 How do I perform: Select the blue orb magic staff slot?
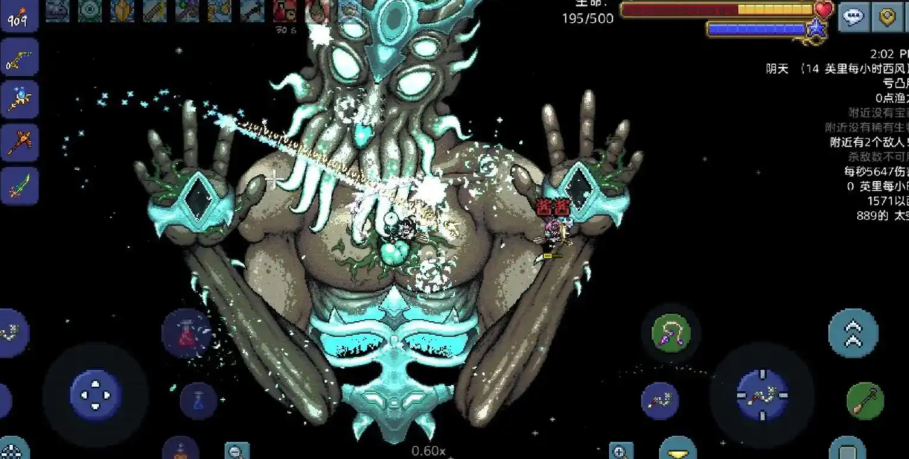(19, 99)
